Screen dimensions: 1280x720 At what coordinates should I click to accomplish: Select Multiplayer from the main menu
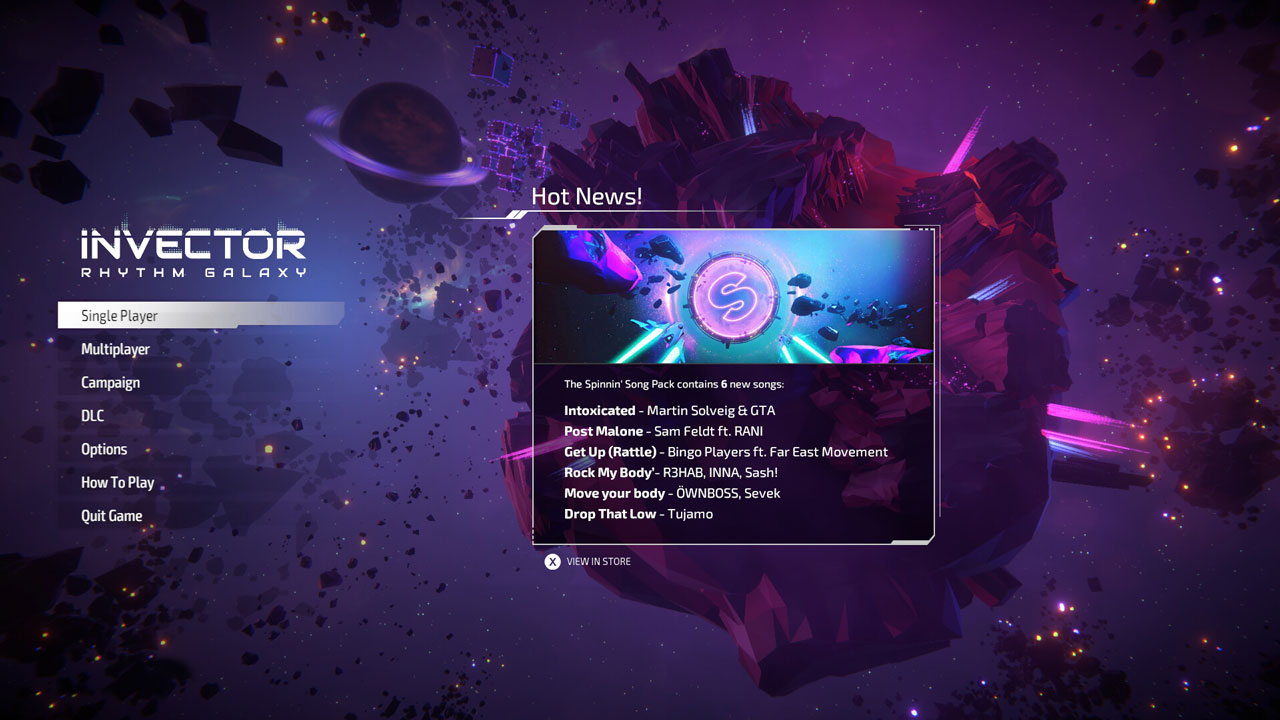pos(115,349)
